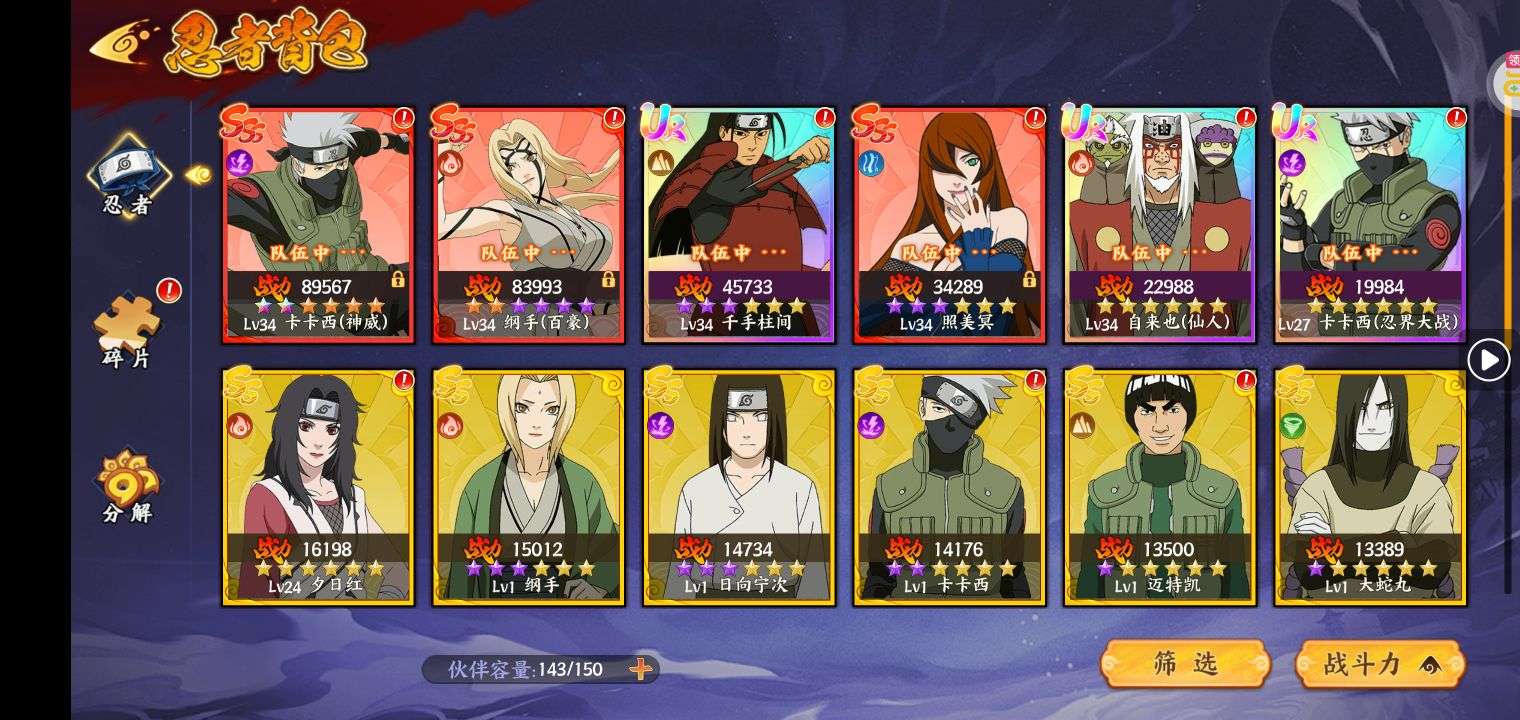Open the 碎片 fragments tab

tap(128, 330)
